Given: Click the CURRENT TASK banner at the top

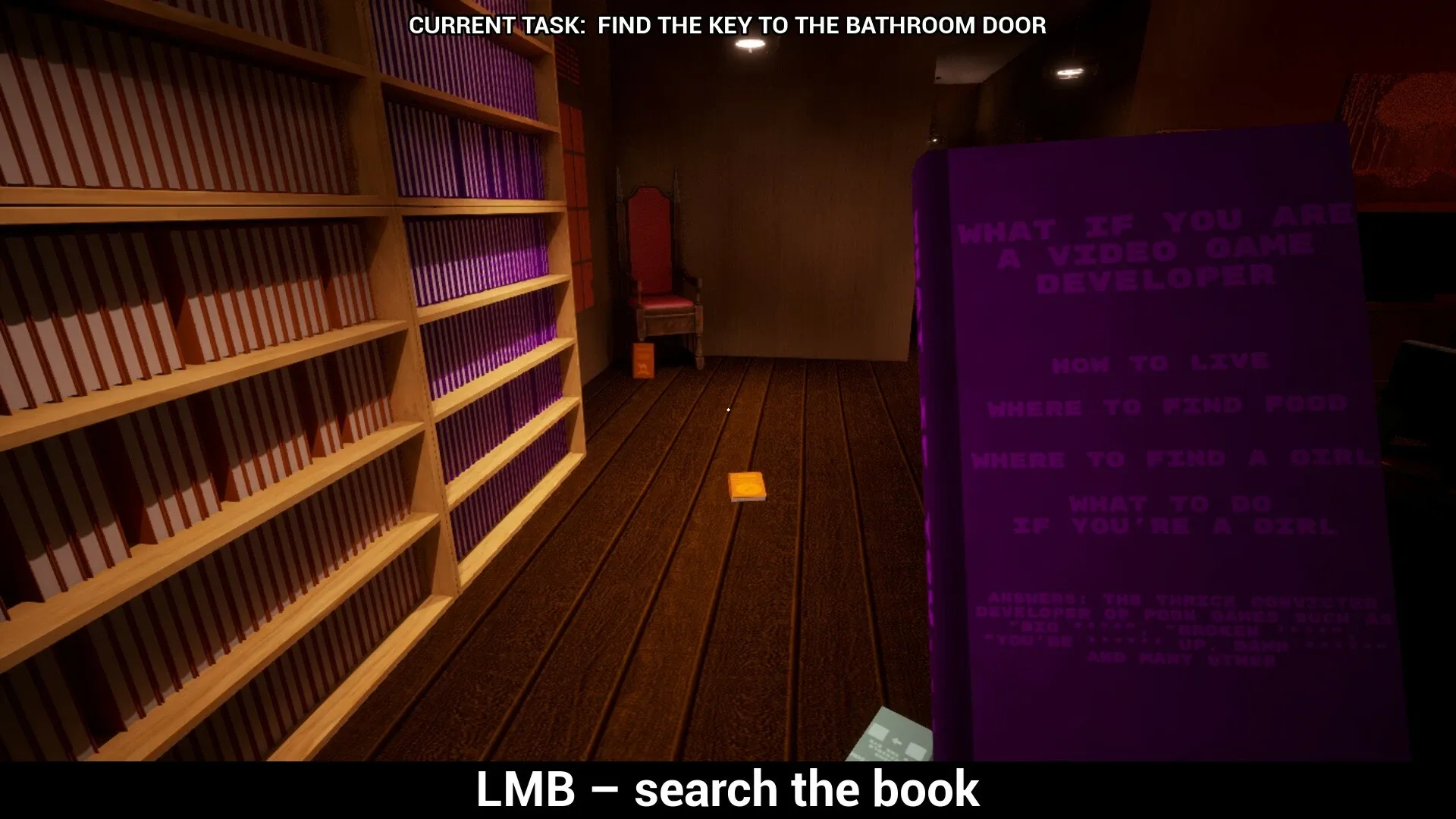Looking at the screenshot, I should [727, 26].
